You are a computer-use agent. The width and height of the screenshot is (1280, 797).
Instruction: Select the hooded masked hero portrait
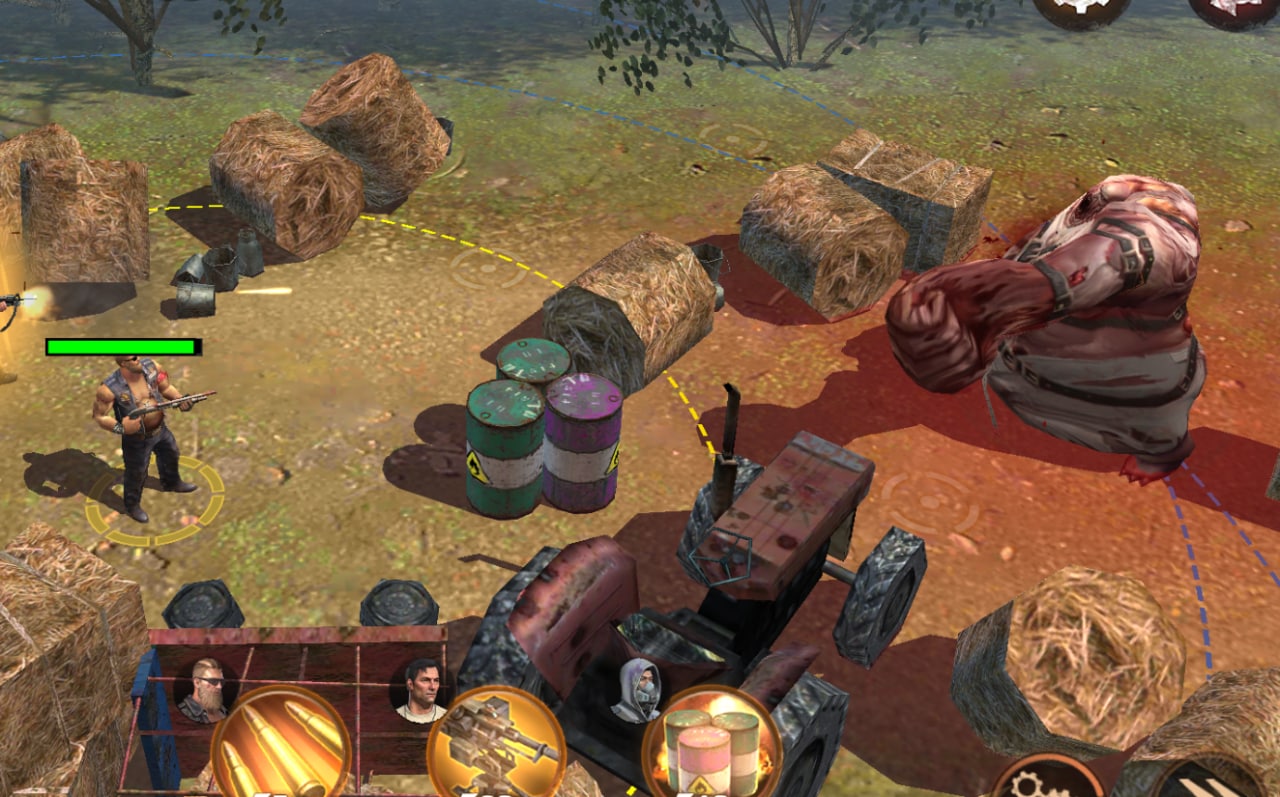[x=636, y=690]
